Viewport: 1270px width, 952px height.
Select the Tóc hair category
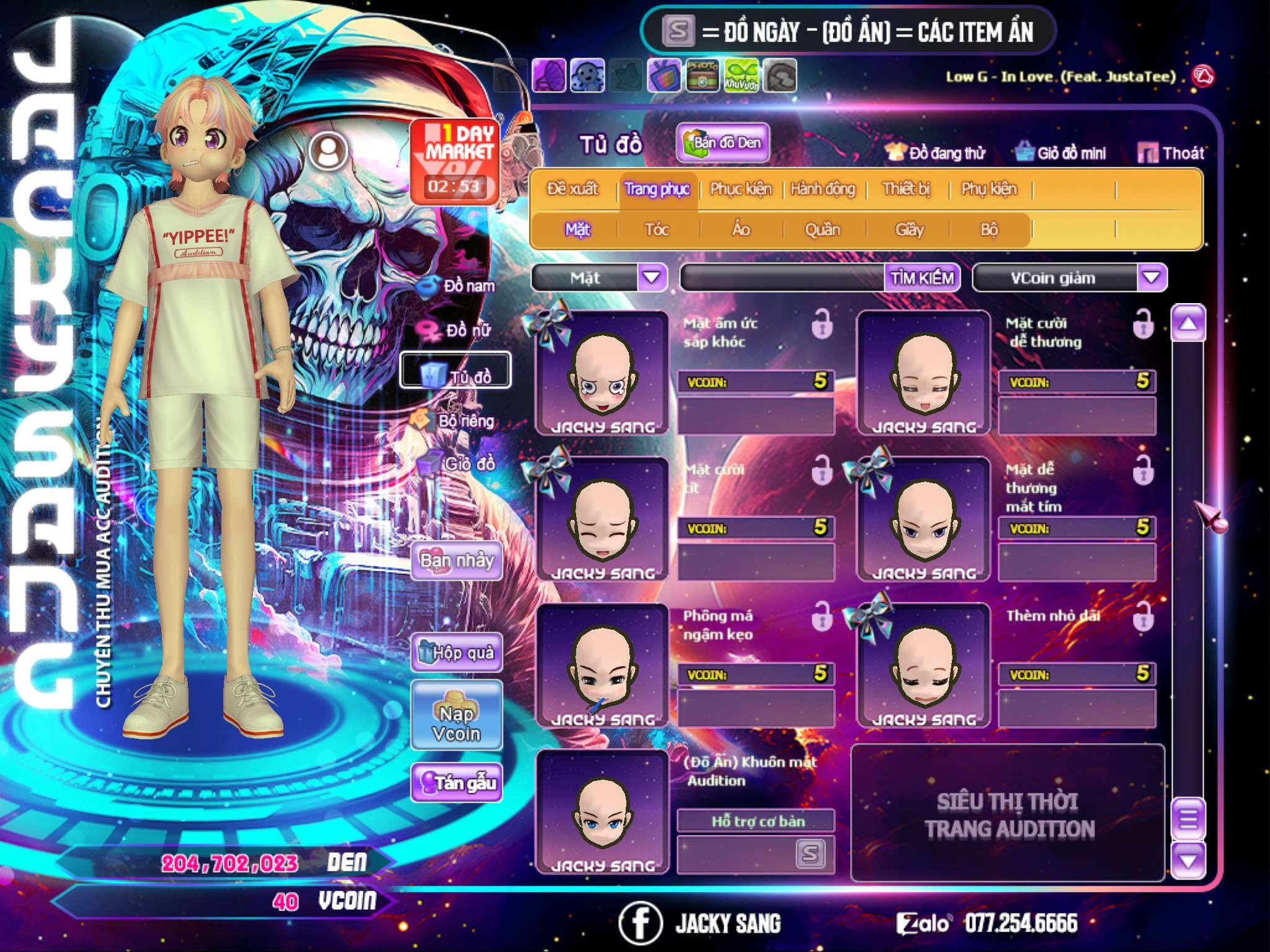point(657,230)
